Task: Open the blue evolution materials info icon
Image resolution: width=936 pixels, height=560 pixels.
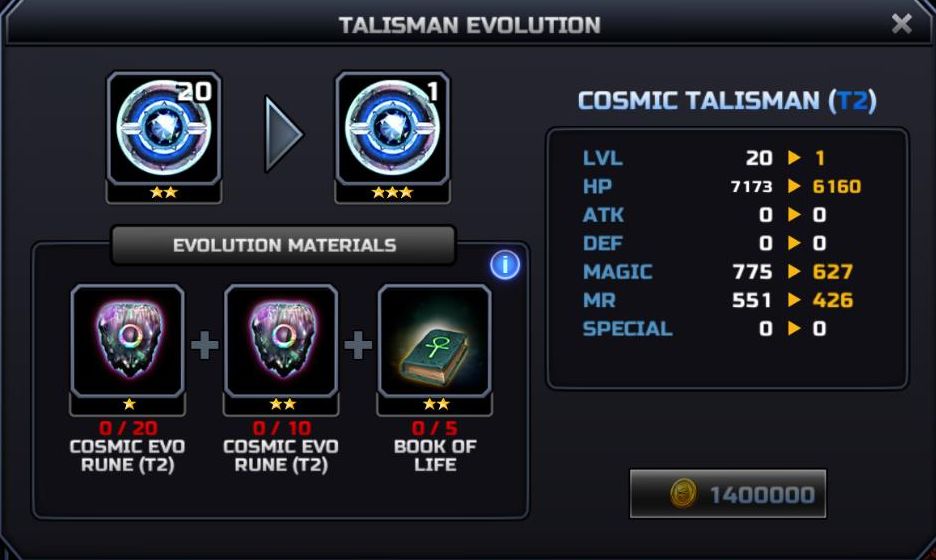Action: tap(505, 265)
